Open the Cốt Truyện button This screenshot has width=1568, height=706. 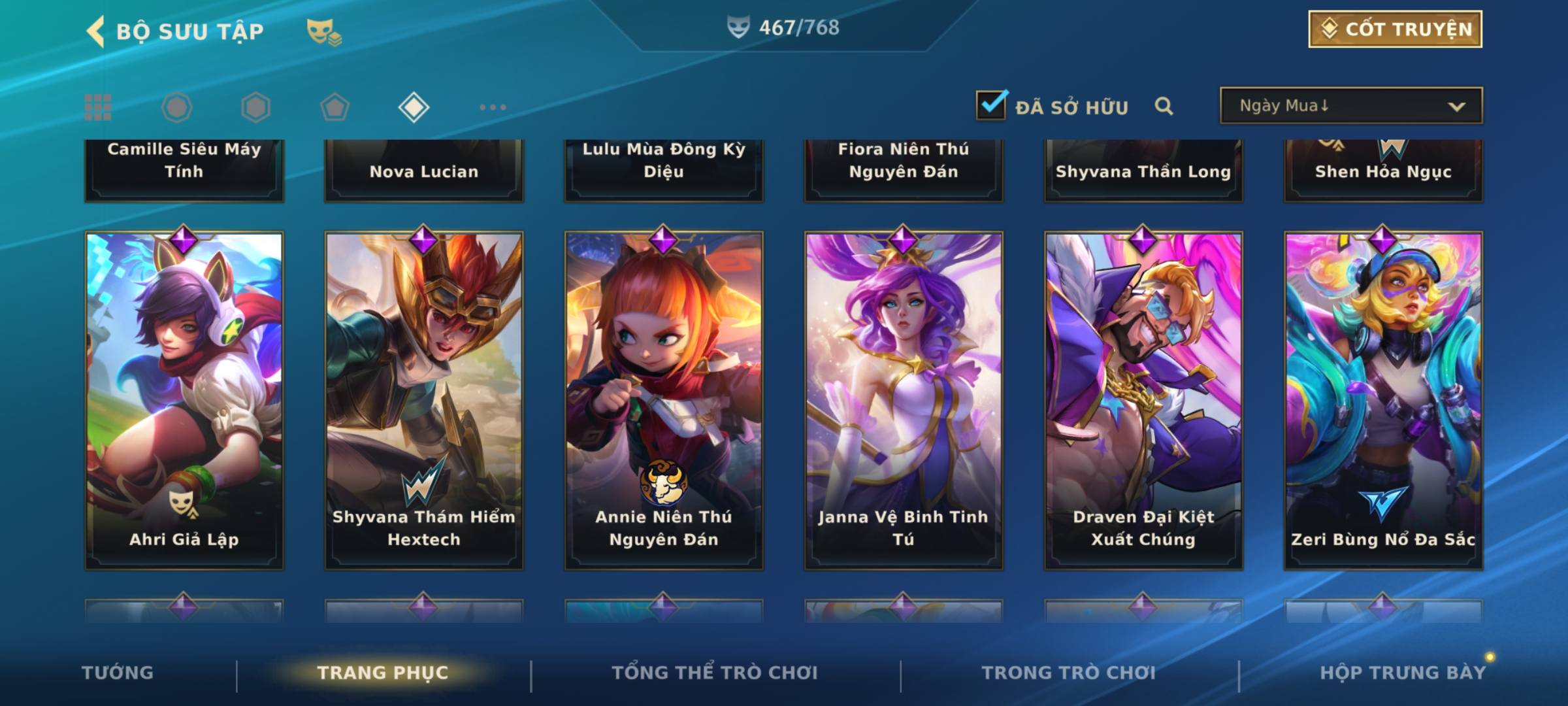pos(1395,29)
